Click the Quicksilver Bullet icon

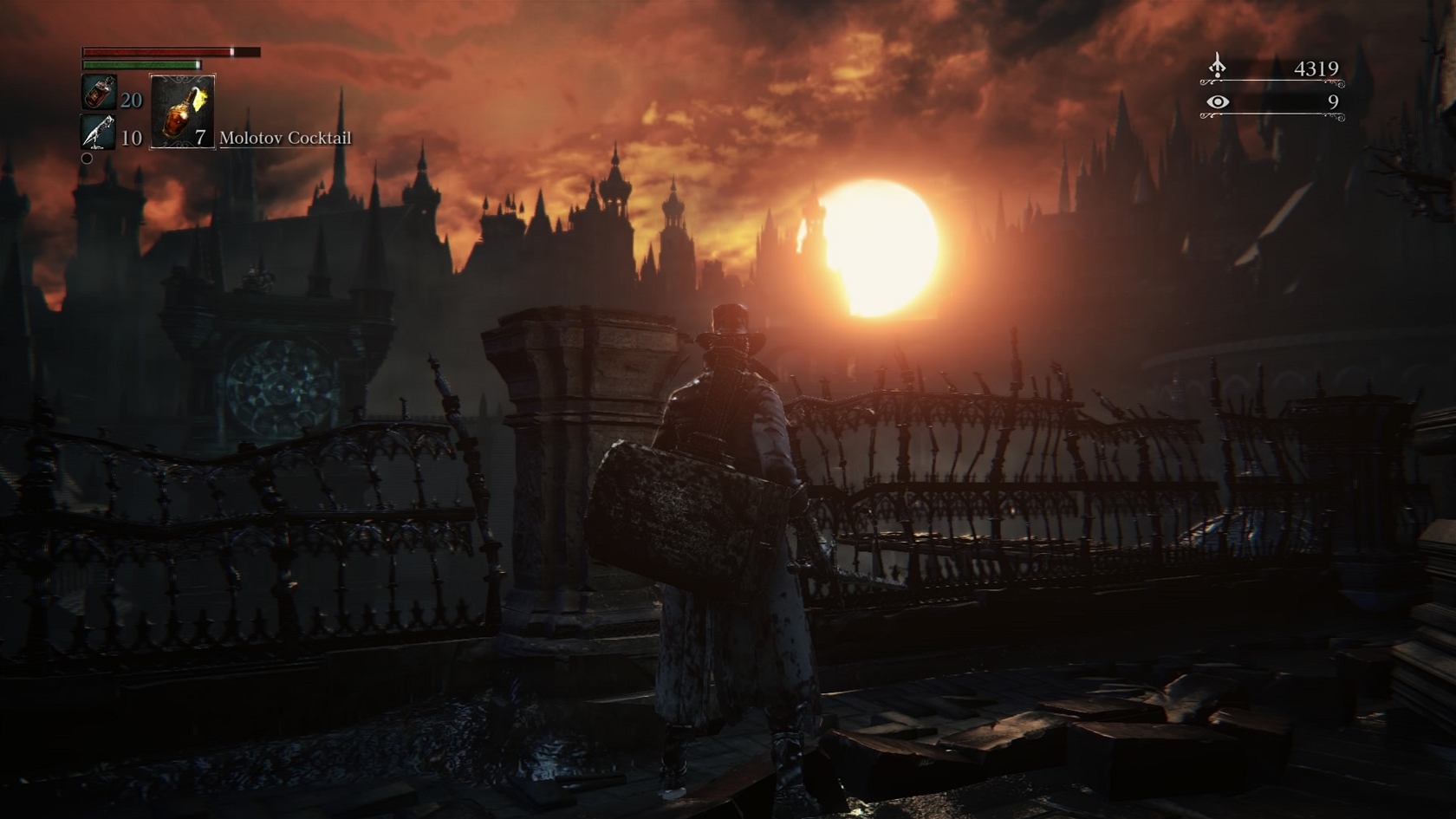[x=98, y=133]
